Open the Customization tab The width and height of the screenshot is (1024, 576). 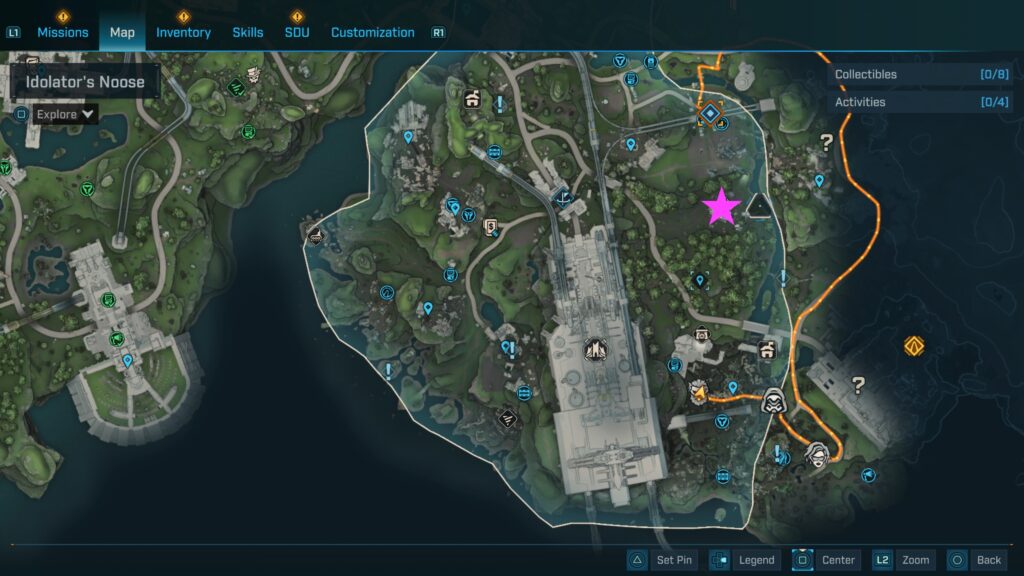[372, 32]
